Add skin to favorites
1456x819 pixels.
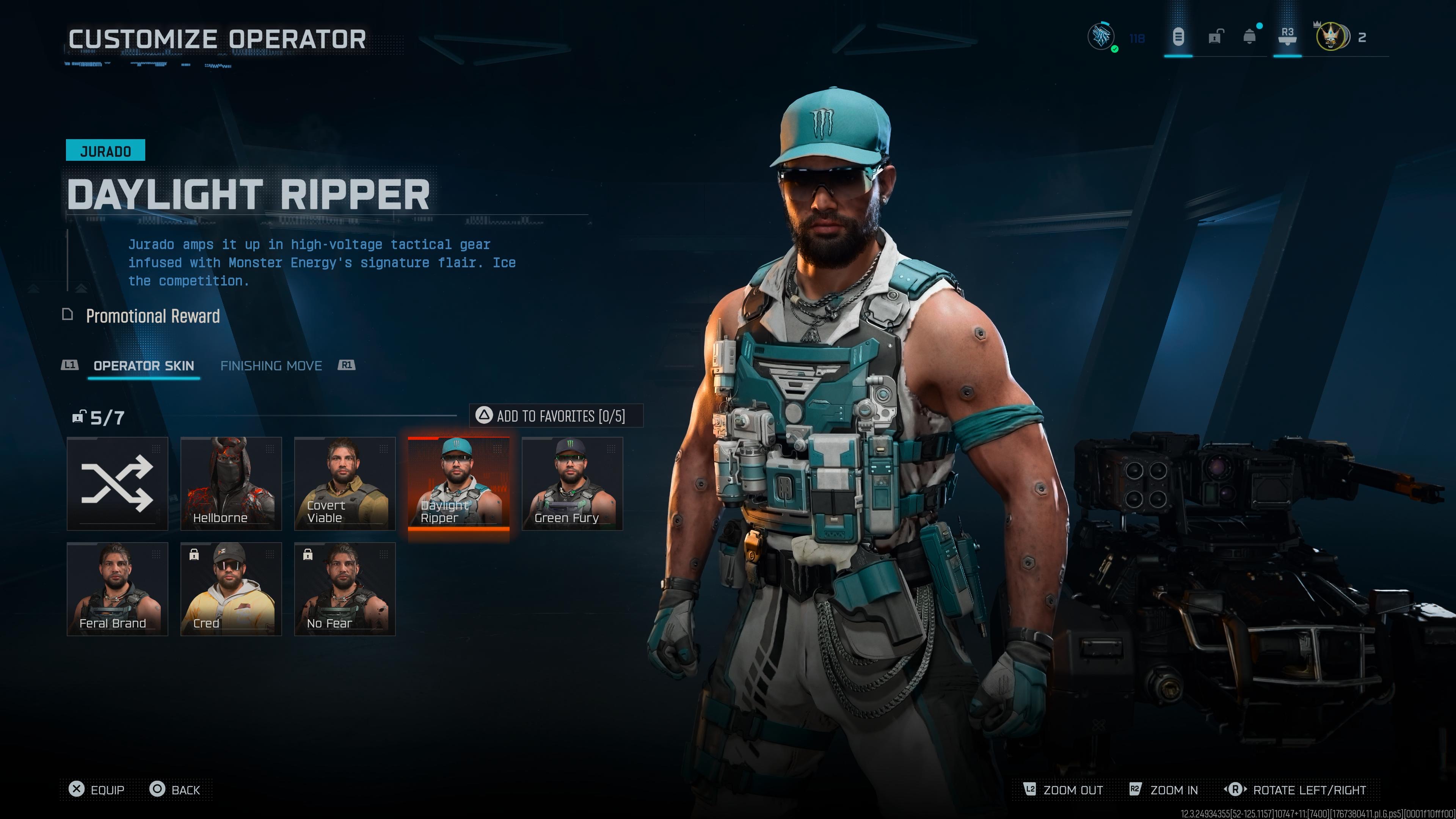556,416
